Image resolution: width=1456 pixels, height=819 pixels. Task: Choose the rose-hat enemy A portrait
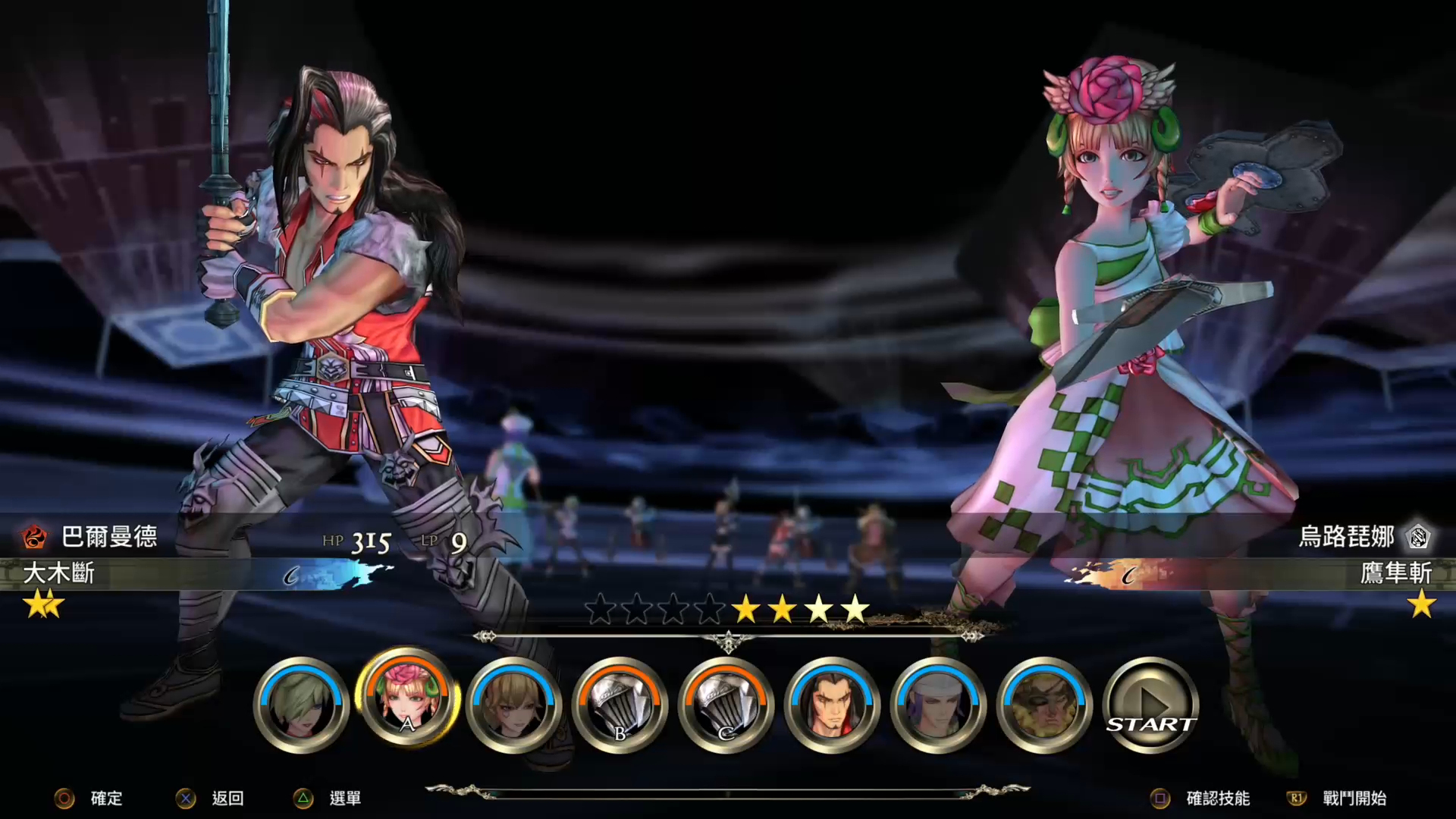[x=407, y=698]
